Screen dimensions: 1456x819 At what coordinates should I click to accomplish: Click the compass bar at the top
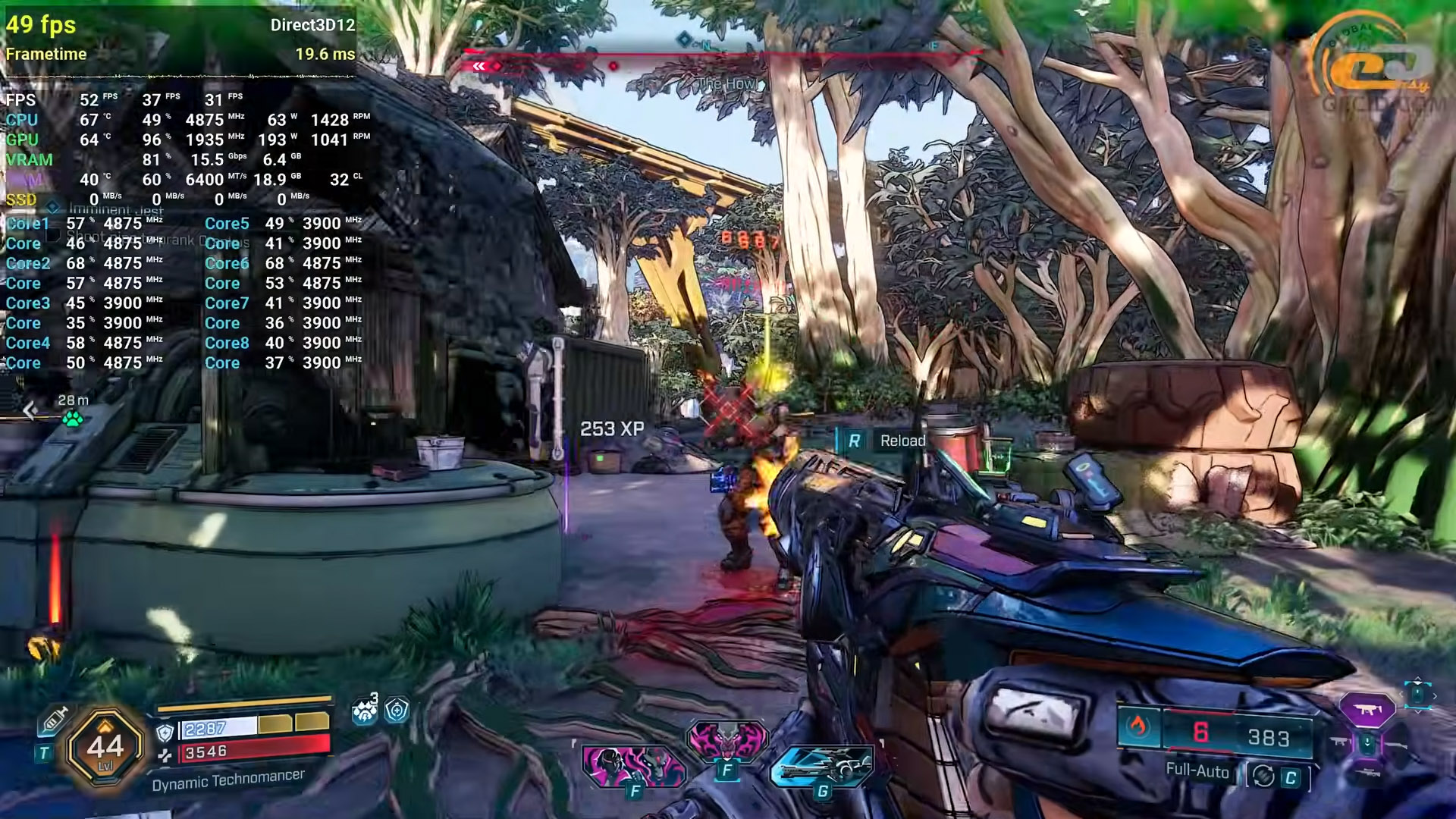coord(720,55)
